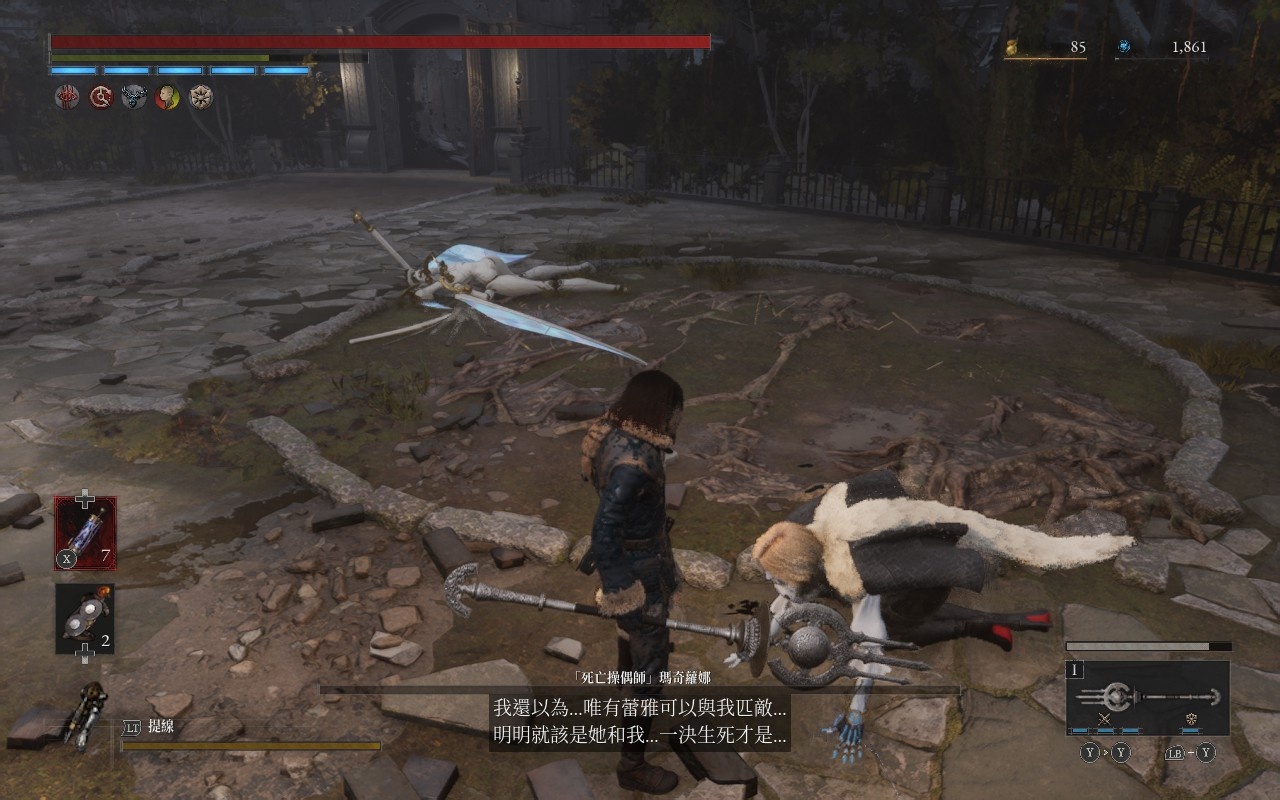The width and height of the screenshot is (1280, 800).
Task: Click the crossed swords blade fable art icon
Action: click(x=1104, y=720)
